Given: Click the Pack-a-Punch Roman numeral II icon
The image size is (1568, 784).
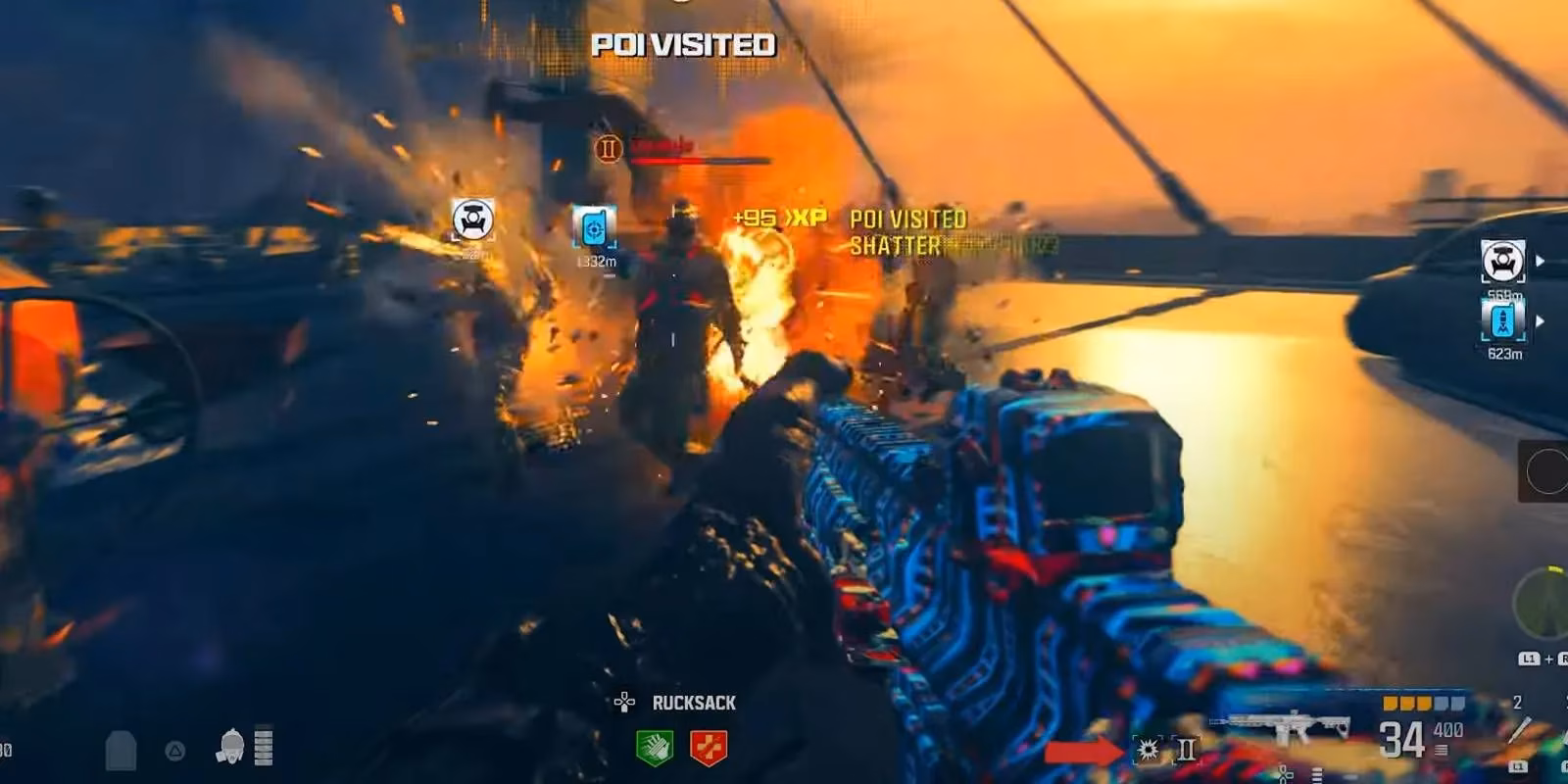Looking at the screenshot, I should point(1188,750).
